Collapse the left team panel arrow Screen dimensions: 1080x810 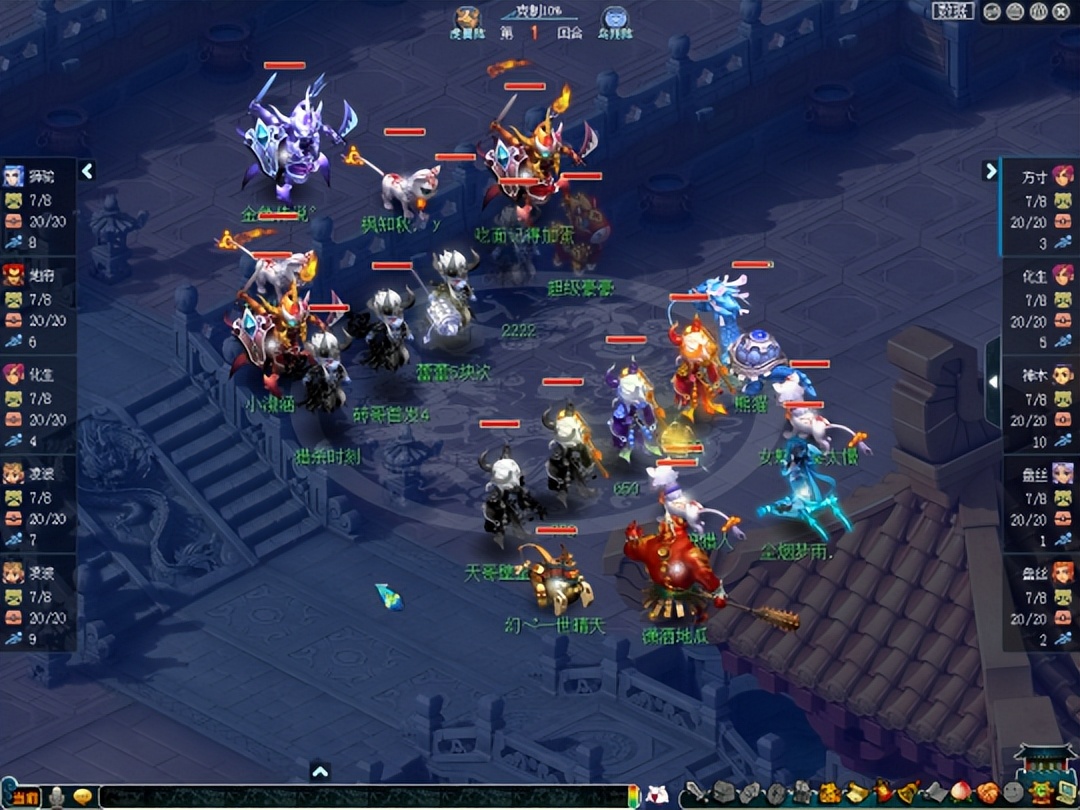87,171
